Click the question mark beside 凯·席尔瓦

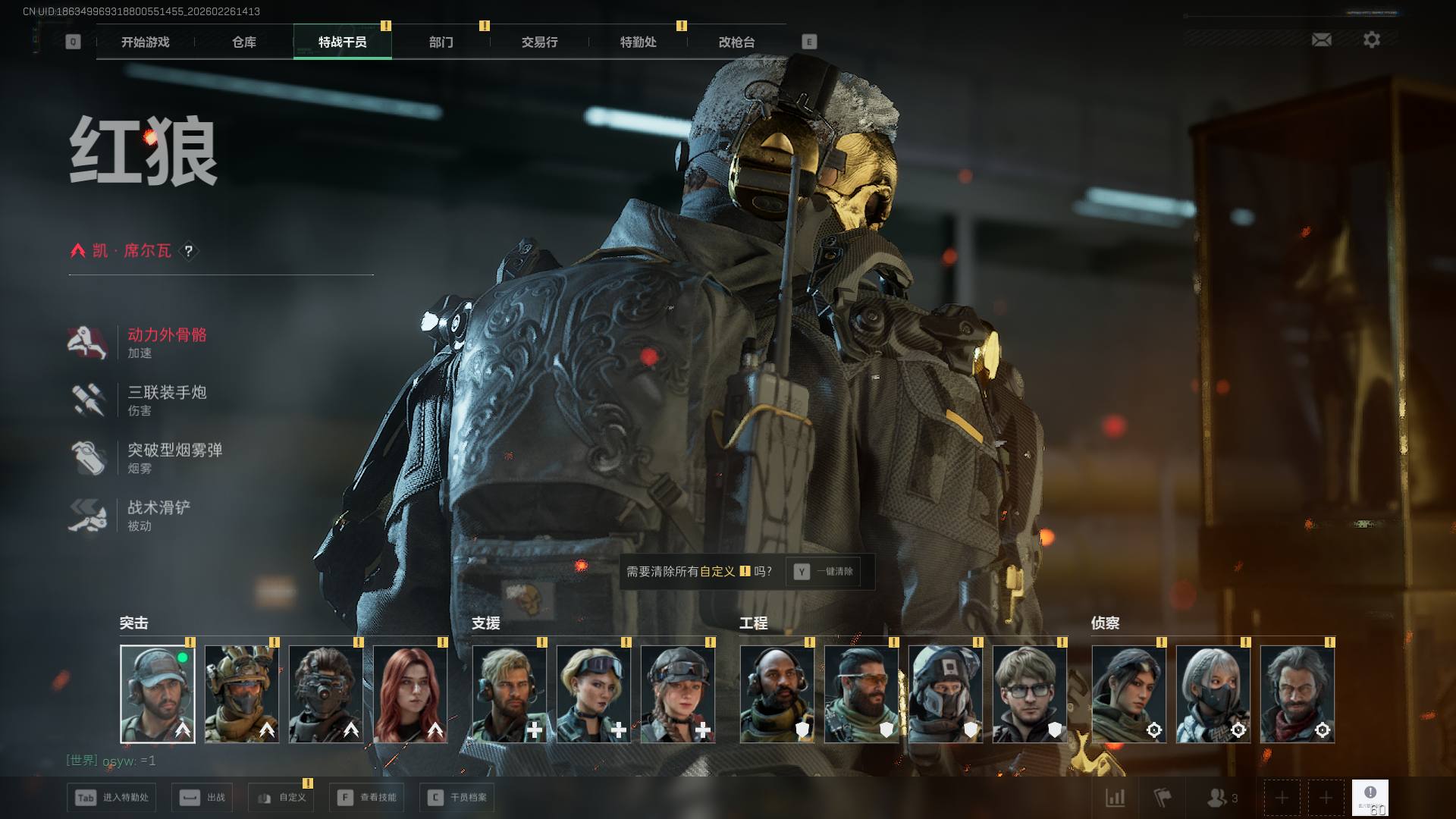189,251
